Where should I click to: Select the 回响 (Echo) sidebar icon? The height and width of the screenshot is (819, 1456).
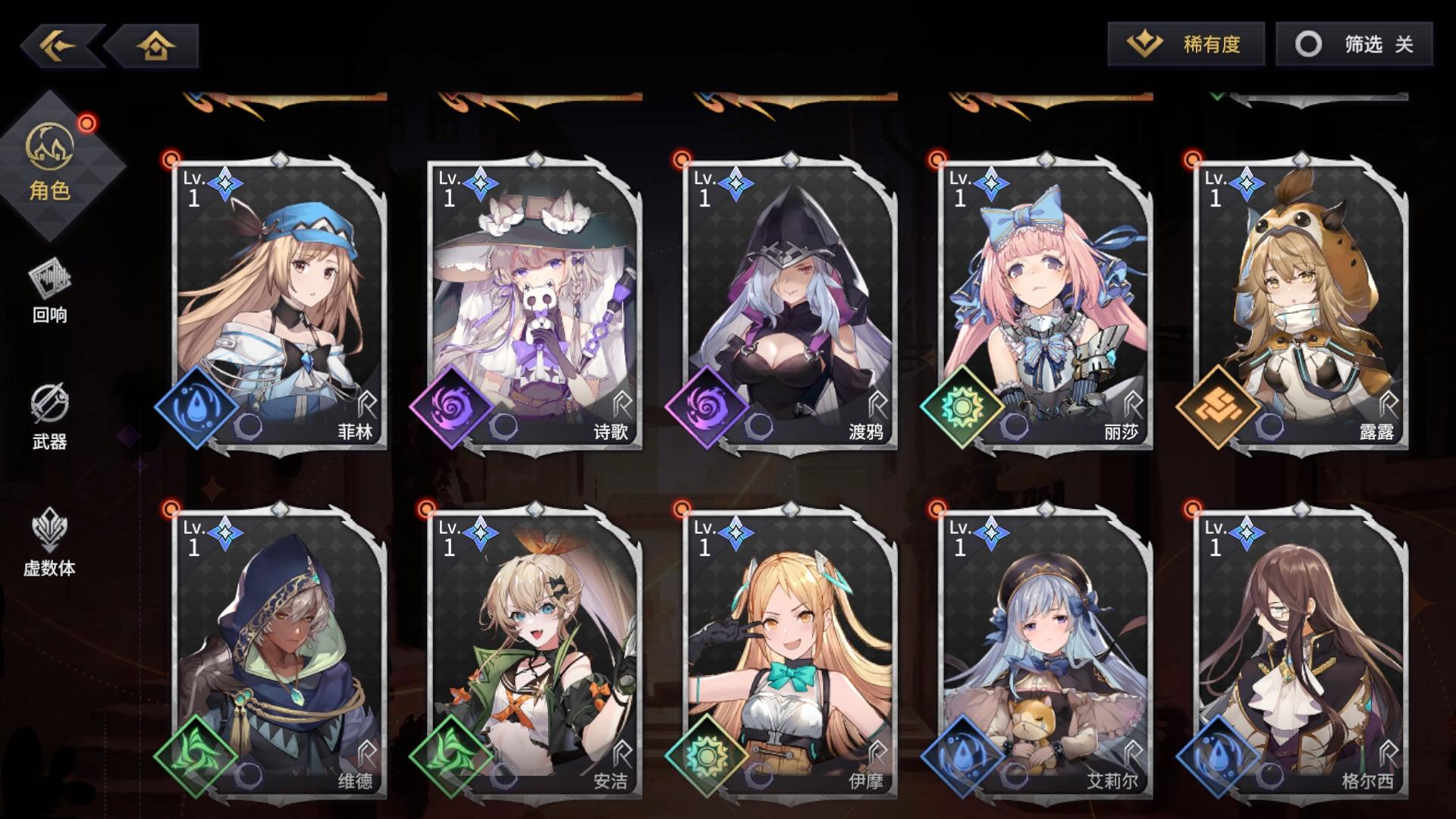pos(49,292)
